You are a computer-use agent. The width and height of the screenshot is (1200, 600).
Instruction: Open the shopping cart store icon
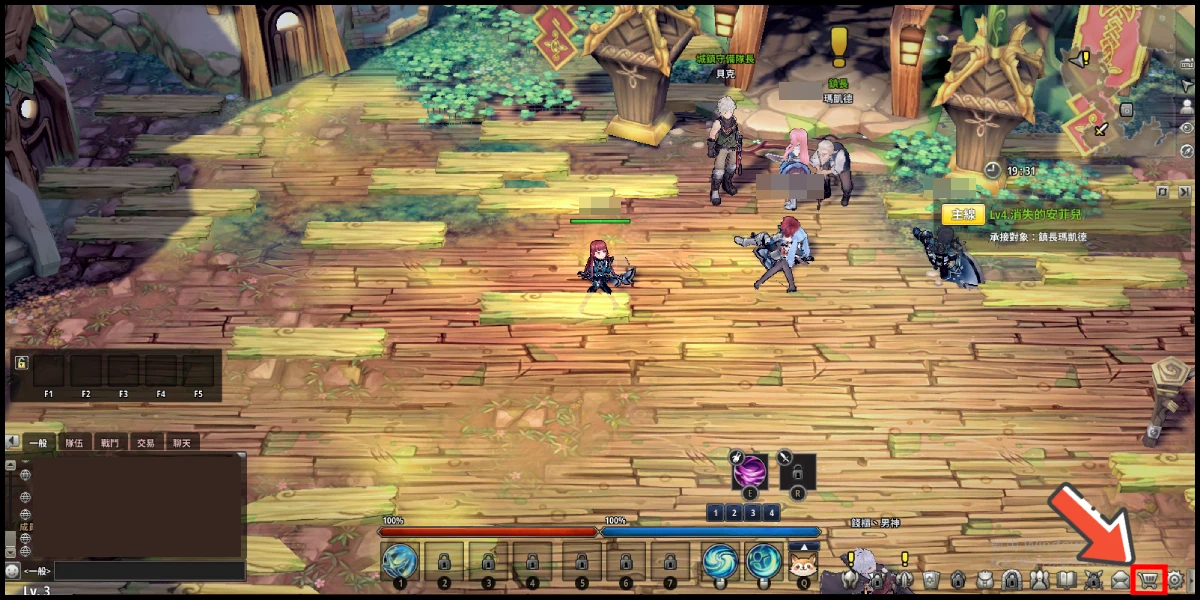1150,579
